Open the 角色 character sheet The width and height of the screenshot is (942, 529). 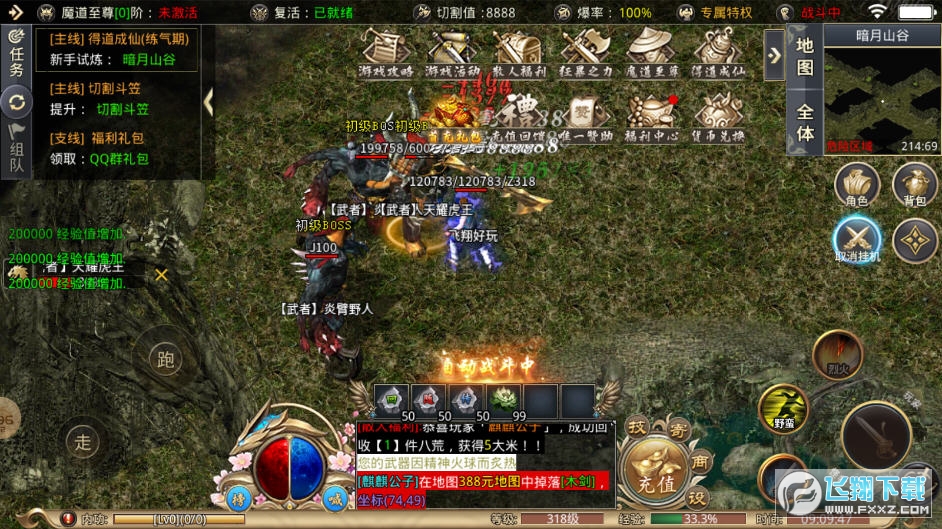click(x=857, y=186)
